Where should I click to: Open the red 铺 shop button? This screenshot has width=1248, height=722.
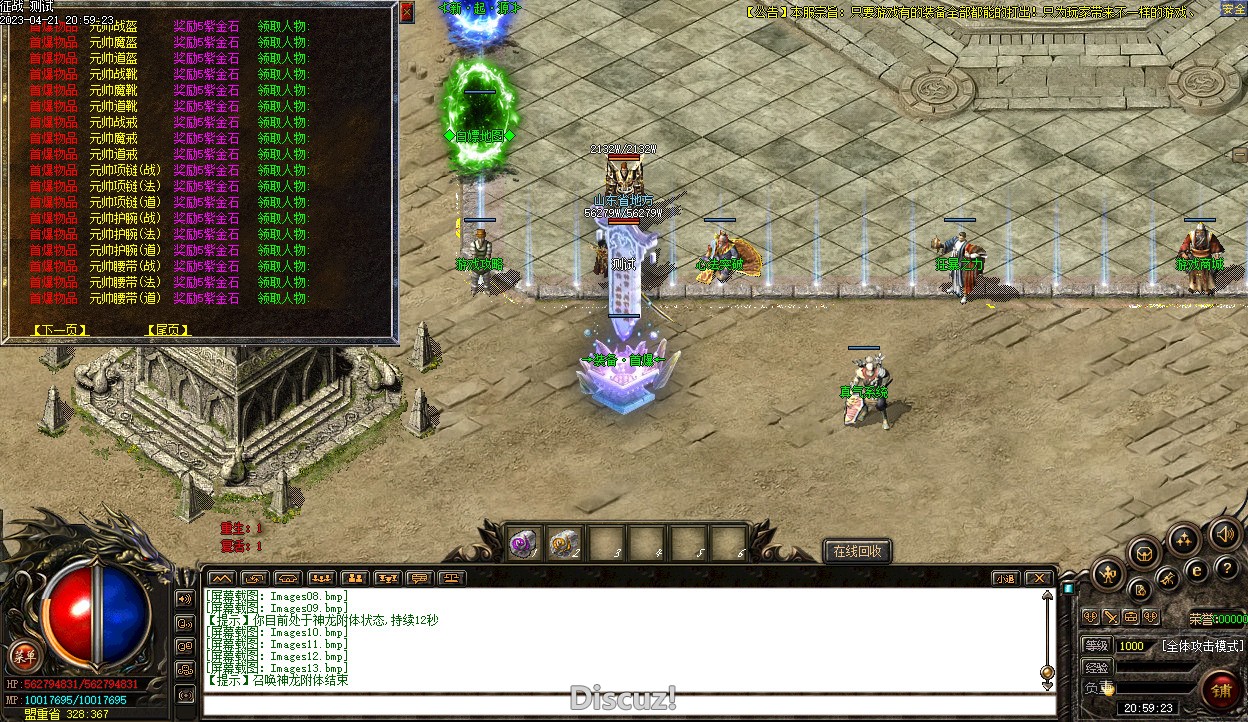1221,689
